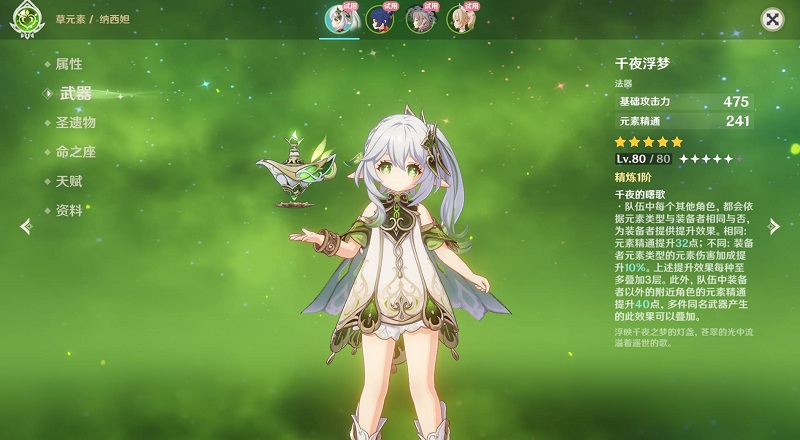Choose the grey-haired trial character portrait
Screen dimensions: 800x440
tap(420, 20)
